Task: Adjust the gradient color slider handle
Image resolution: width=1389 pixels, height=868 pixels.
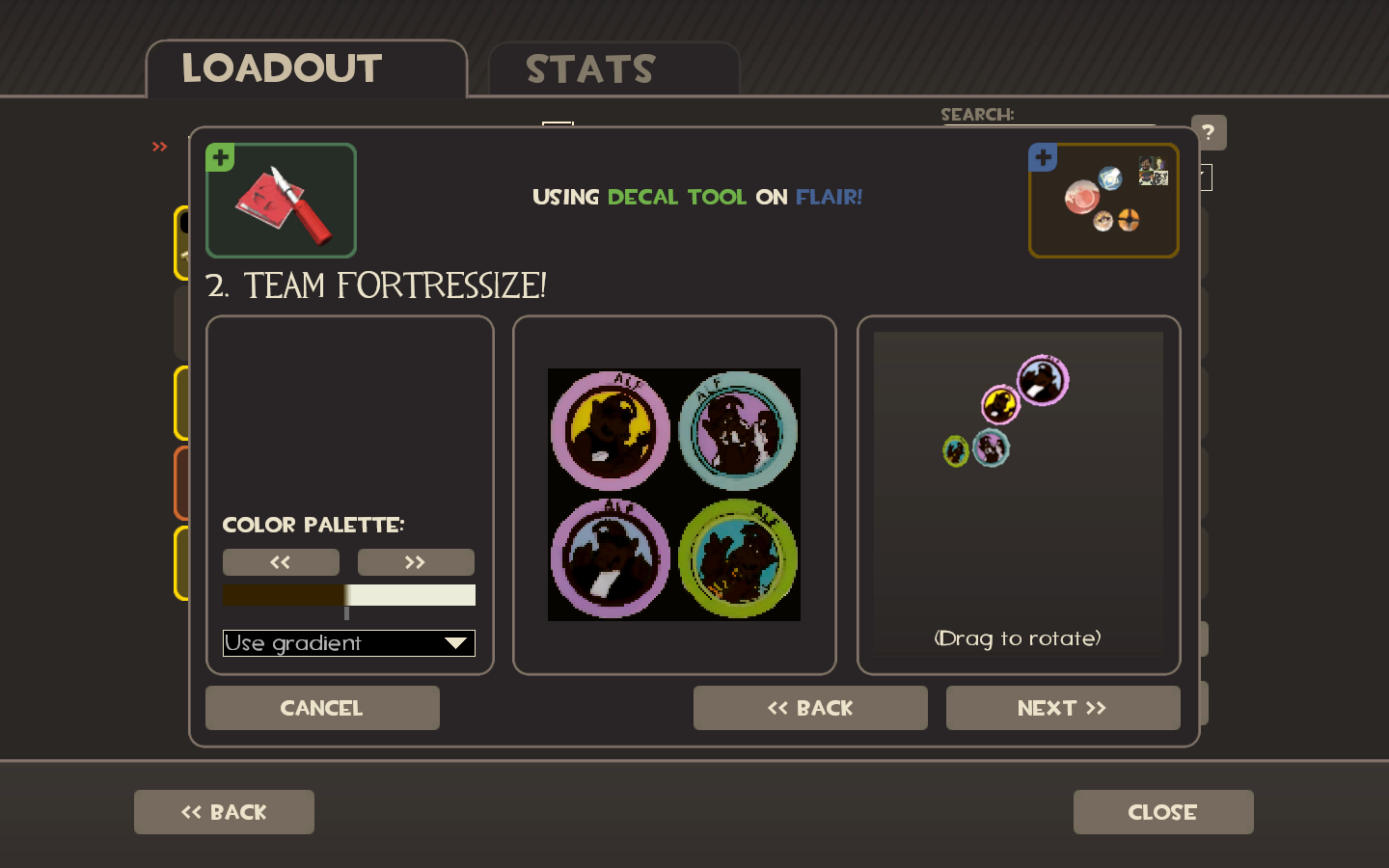Action: tap(346, 612)
